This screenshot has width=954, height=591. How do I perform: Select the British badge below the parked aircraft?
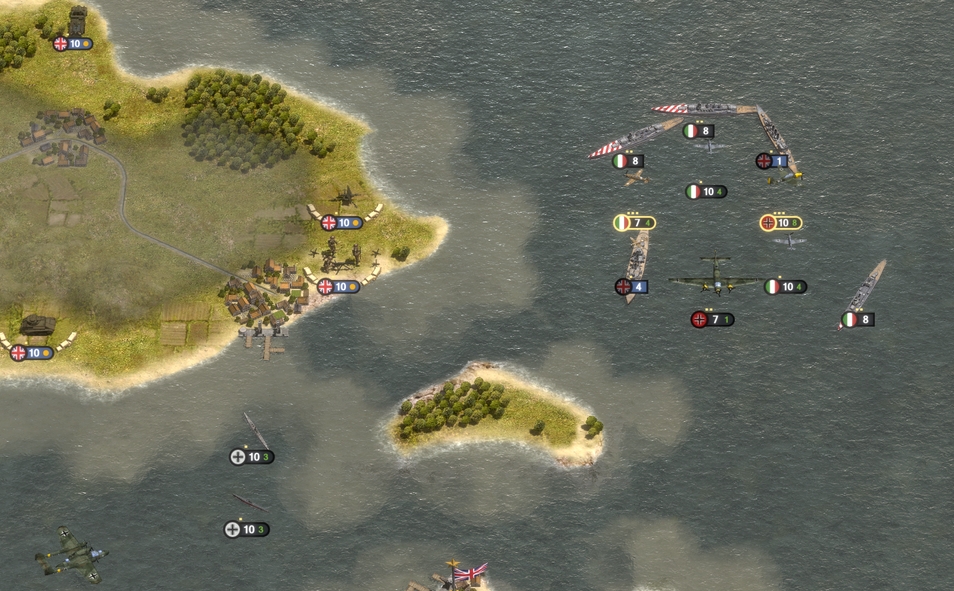[342, 223]
